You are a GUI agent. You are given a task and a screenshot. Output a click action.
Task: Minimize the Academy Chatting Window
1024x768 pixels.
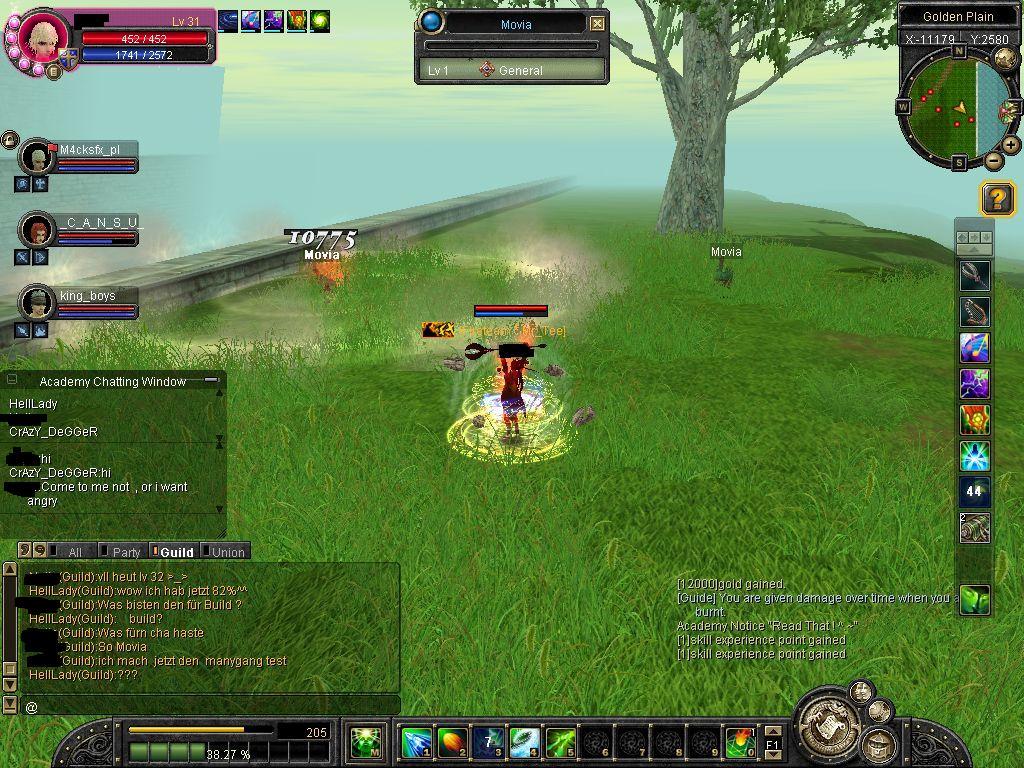point(211,381)
